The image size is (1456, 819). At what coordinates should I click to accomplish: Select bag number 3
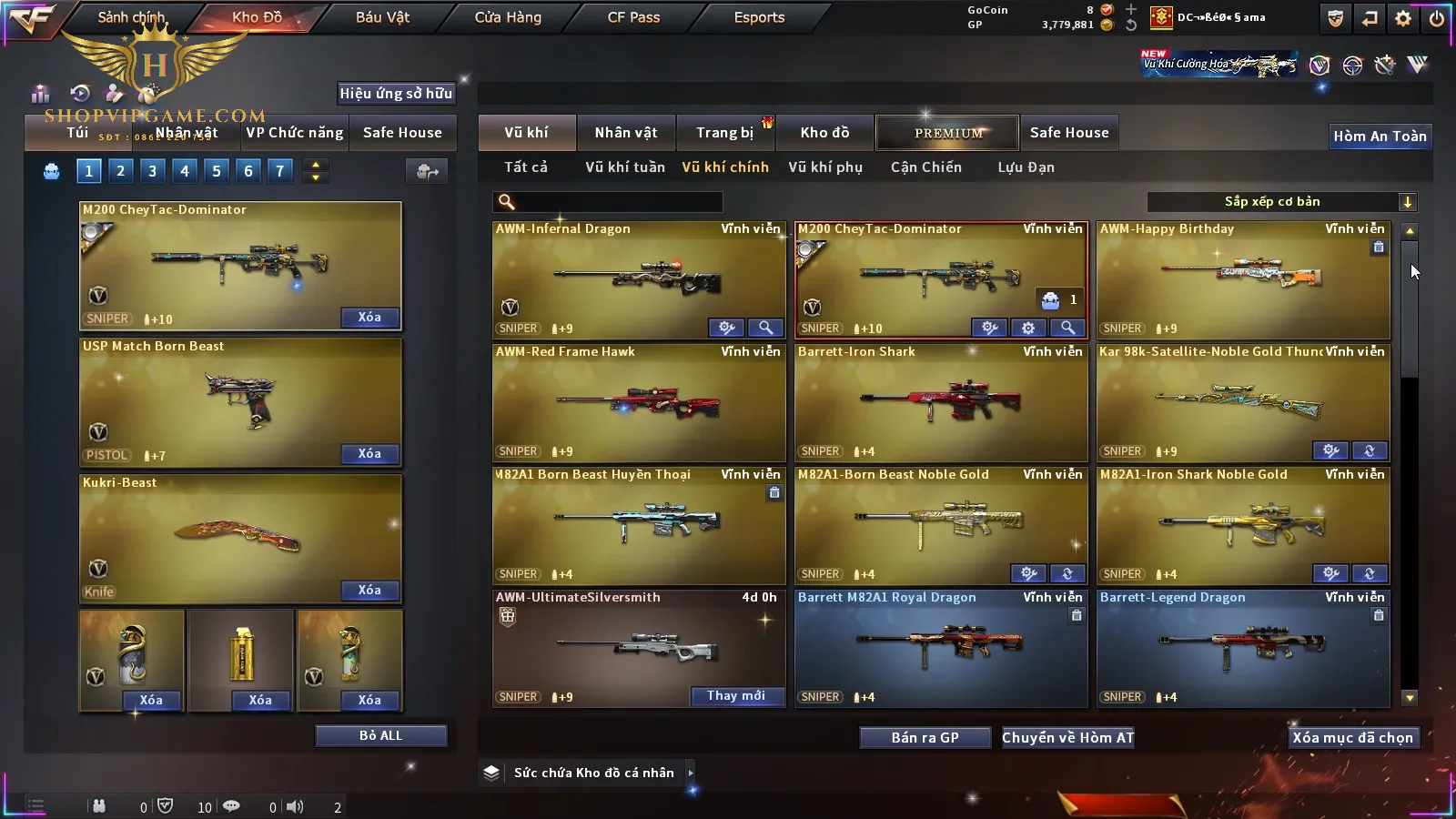click(x=152, y=170)
